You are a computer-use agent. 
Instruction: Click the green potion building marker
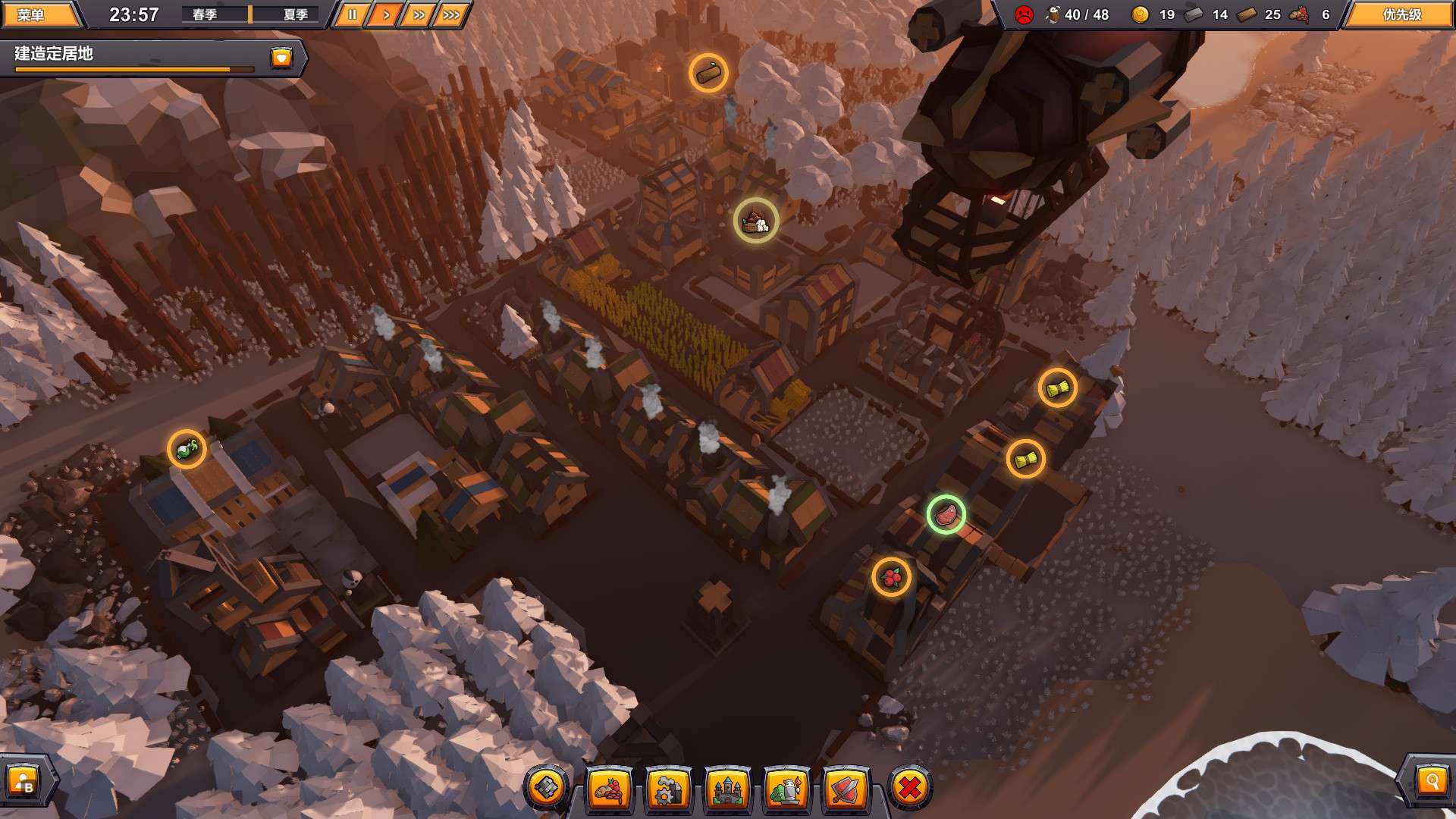coord(187,450)
